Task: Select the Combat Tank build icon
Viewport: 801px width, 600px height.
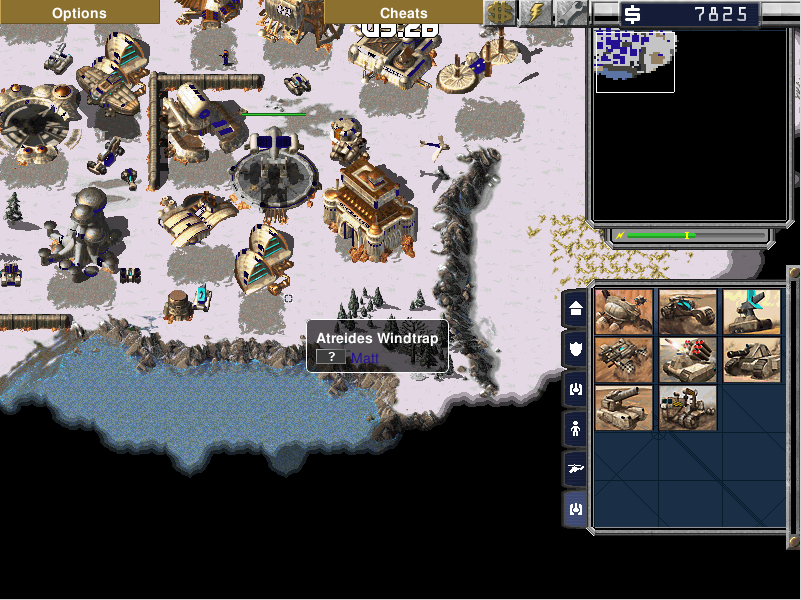Action: click(751, 360)
